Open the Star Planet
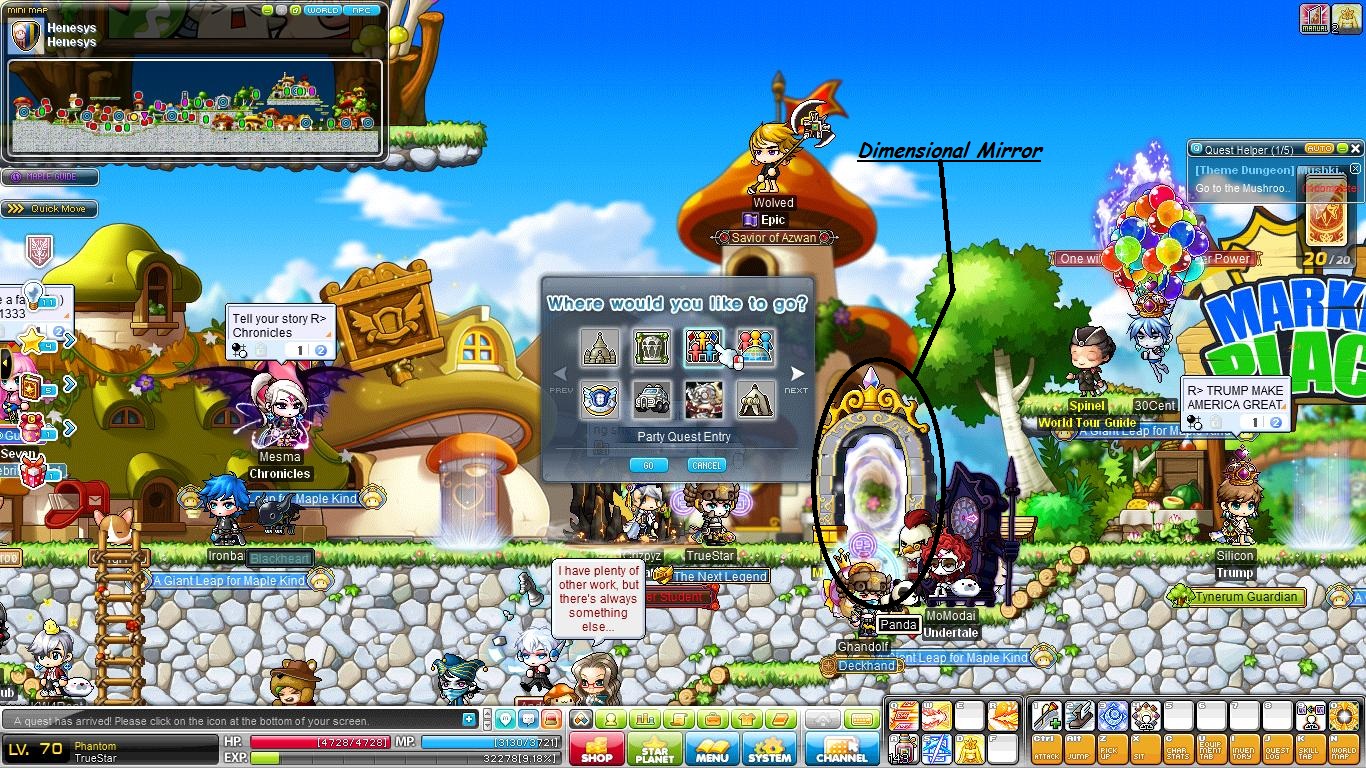This screenshot has width=1366, height=768. [x=655, y=749]
